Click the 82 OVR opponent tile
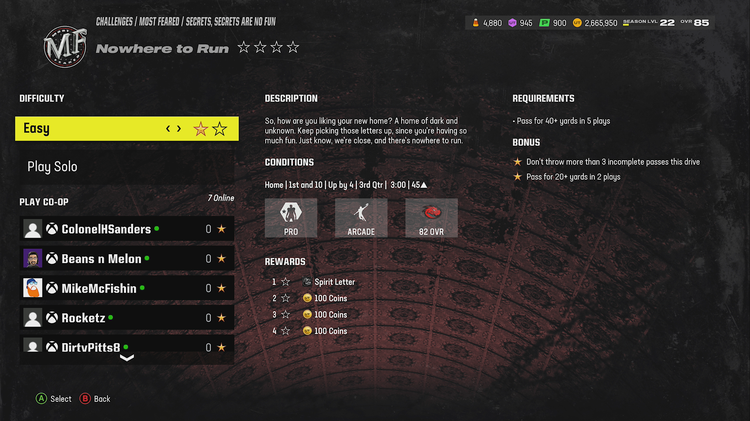This screenshot has height=421, width=750. click(x=431, y=218)
